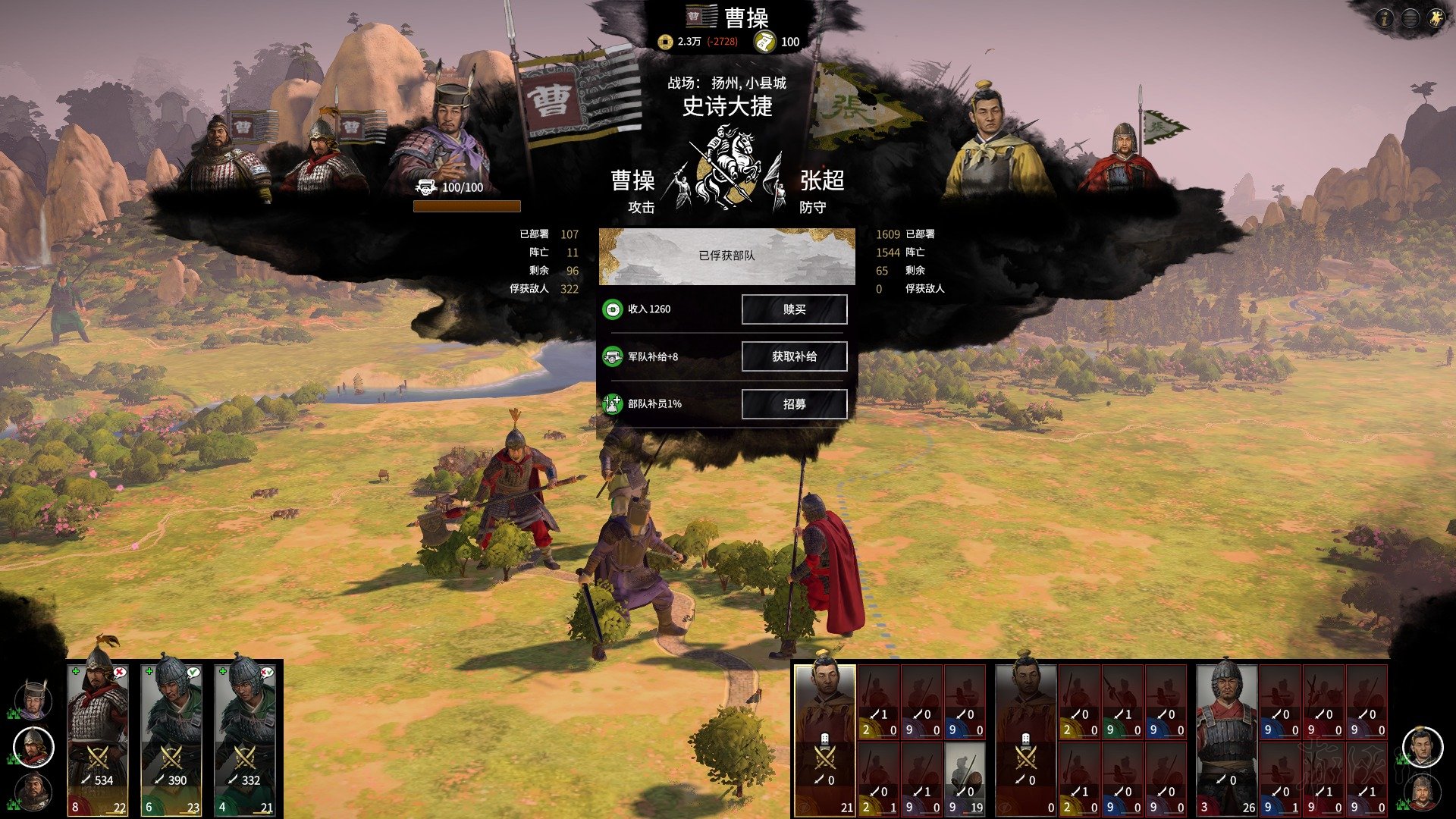Pick the fur-clad bearded general round portrait
This screenshot has height=819, width=1456.
click(34, 792)
